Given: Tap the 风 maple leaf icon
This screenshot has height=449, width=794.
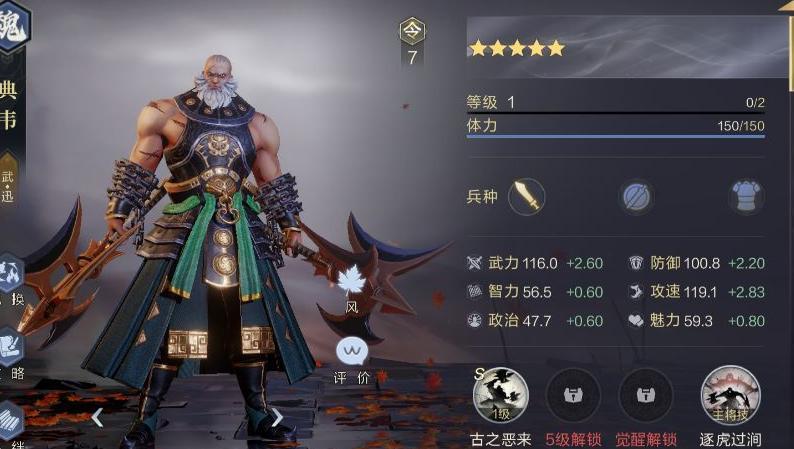Looking at the screenshot, I should (x=352, y=283).
